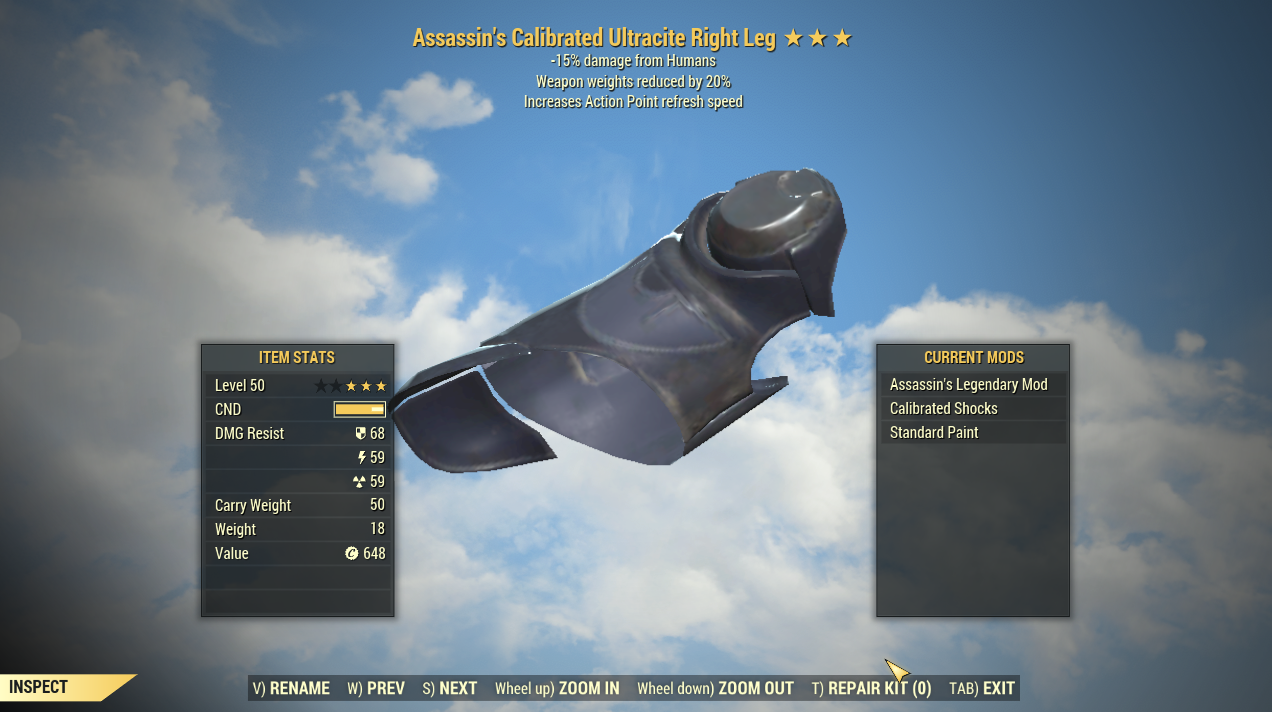The height and width of the screenshot is (712, 1272).
Task: Use the Repair Kit option
Action: [x=871, y=688]
